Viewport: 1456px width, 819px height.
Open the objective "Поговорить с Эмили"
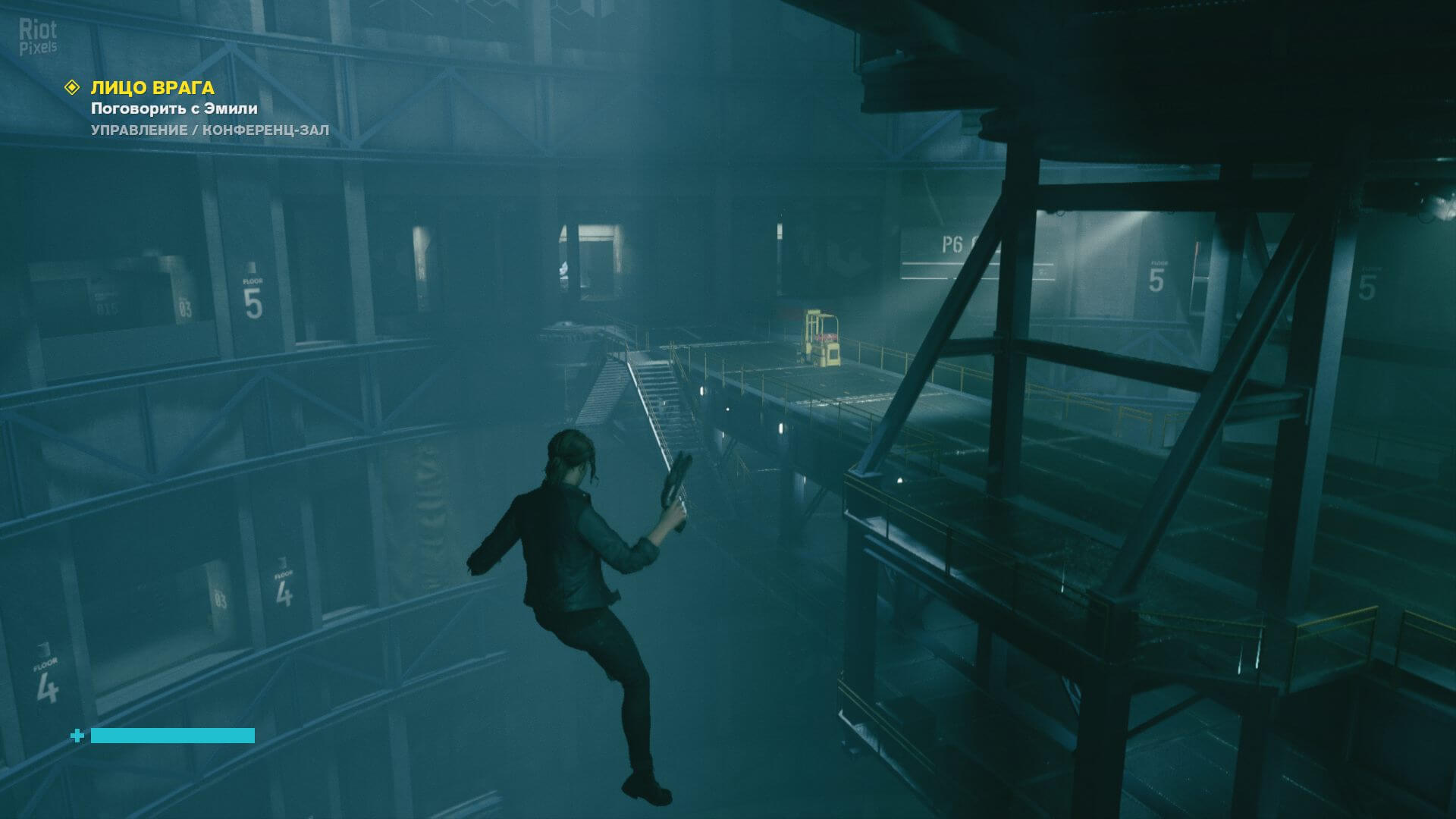[x=174, y=108]
